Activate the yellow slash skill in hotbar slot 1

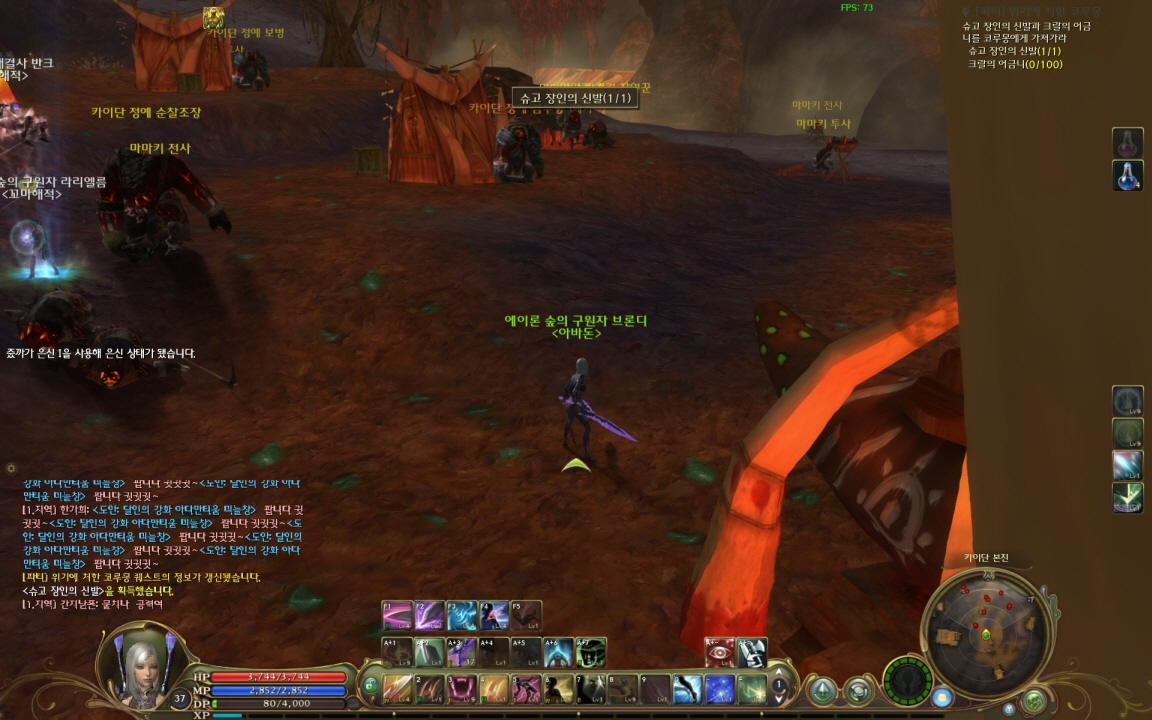[x=398, y=688]
